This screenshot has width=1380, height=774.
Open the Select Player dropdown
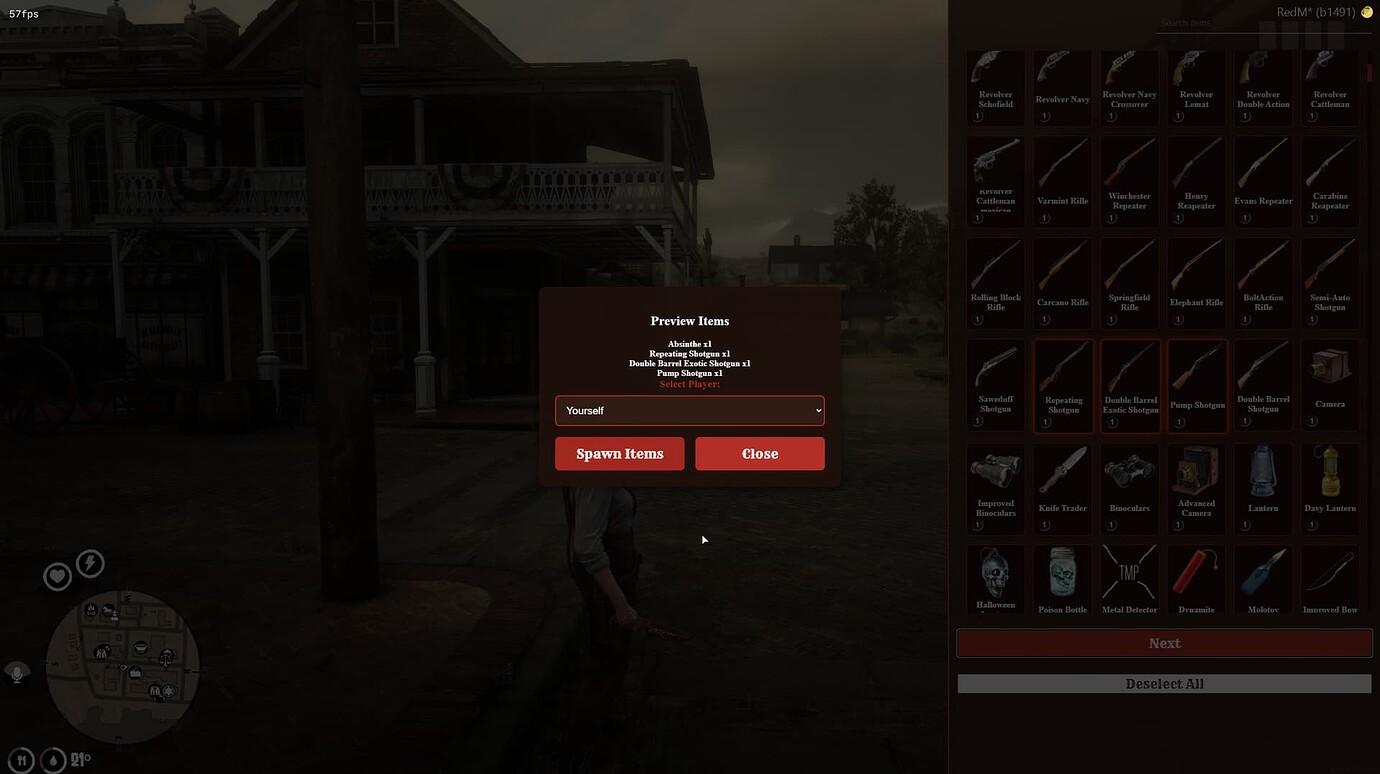point(690,410)
